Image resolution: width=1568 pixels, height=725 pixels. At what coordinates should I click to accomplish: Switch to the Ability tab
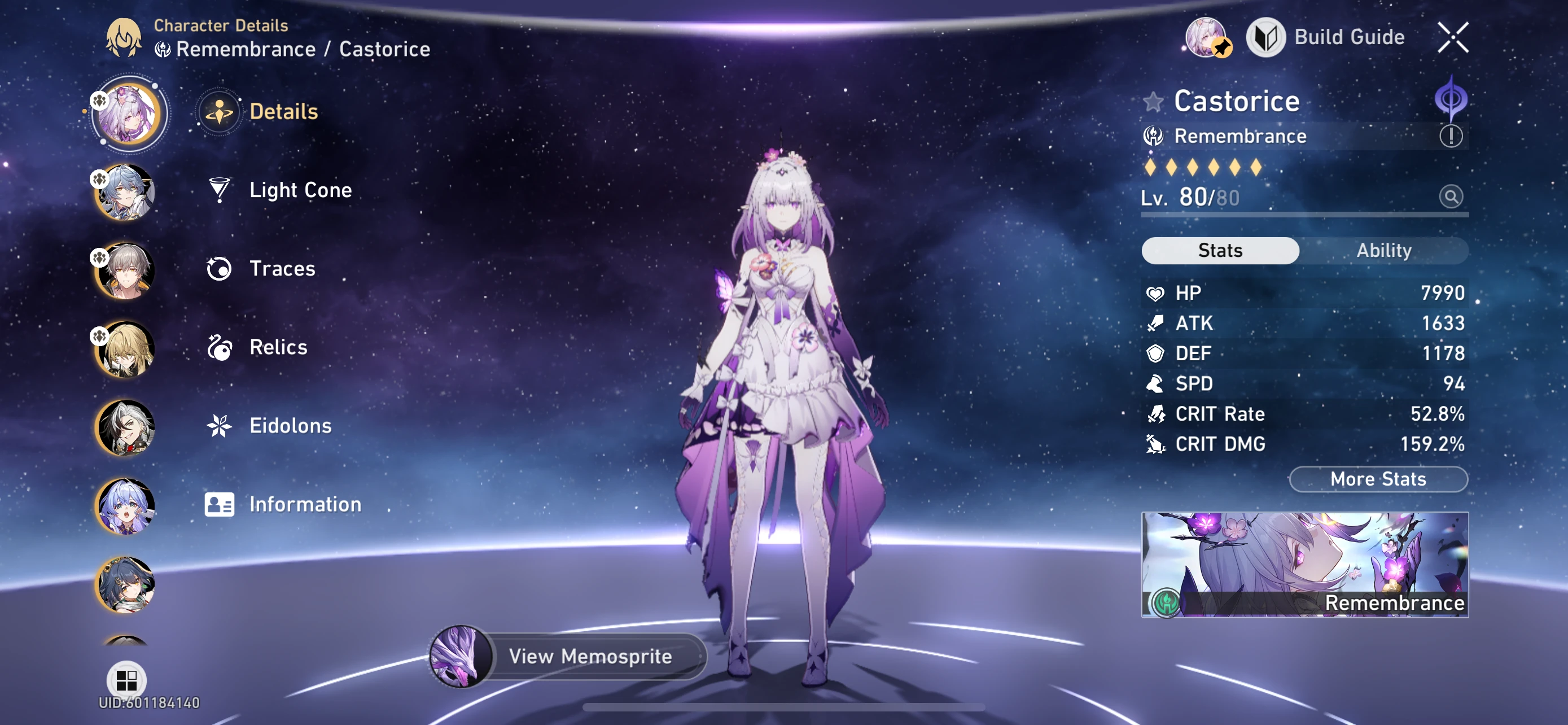click(x=1385, y=250)
